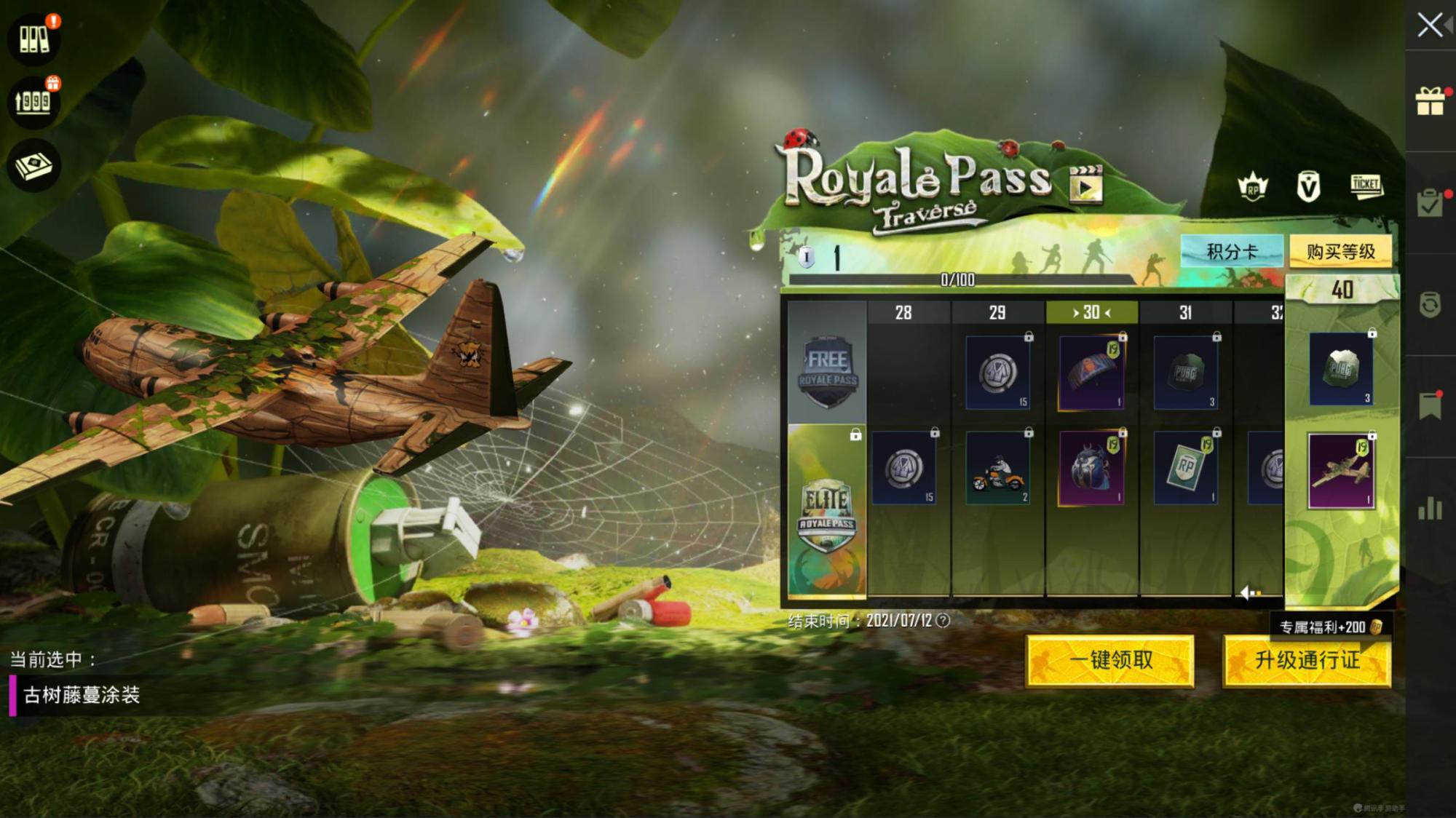Open the Ticket icon
This screenshot has width=1456, height=818.
tap(1366, 186)
